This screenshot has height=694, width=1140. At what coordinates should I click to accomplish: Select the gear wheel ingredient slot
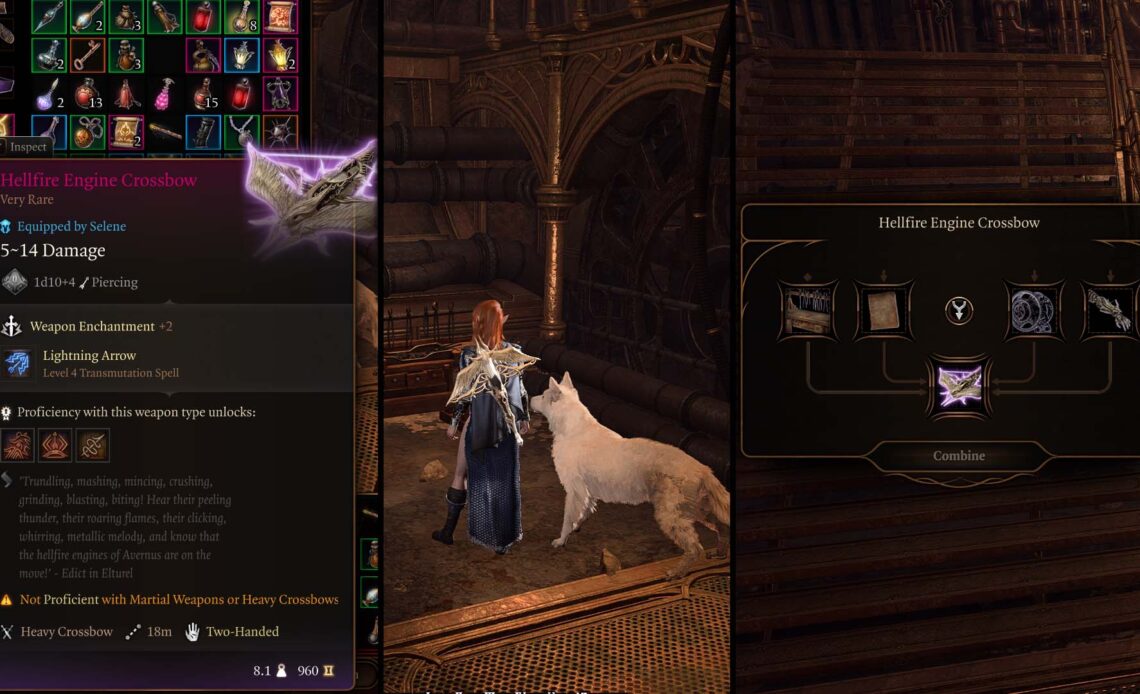point(1034,311)
